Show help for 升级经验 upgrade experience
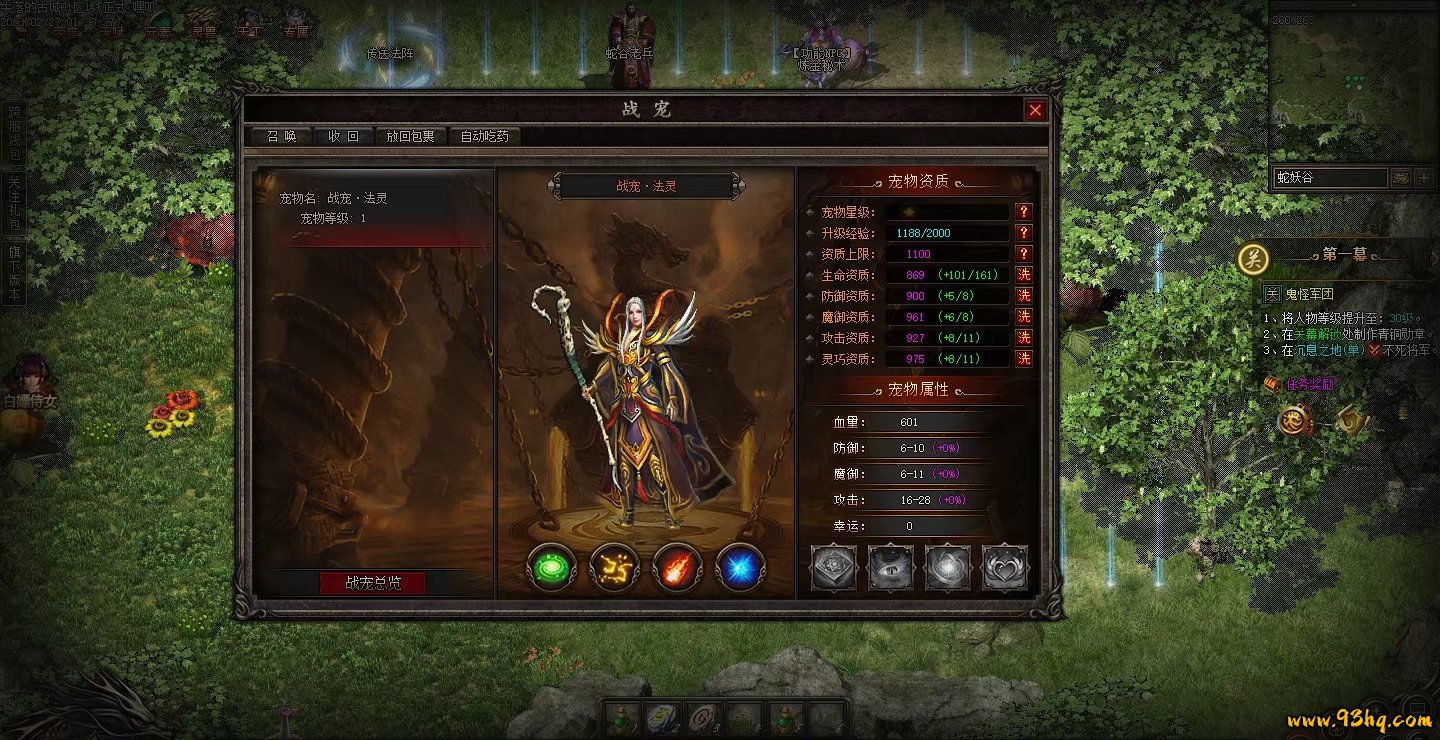The height and width of the screenshot is (740, 1440). pos(1023,233)
